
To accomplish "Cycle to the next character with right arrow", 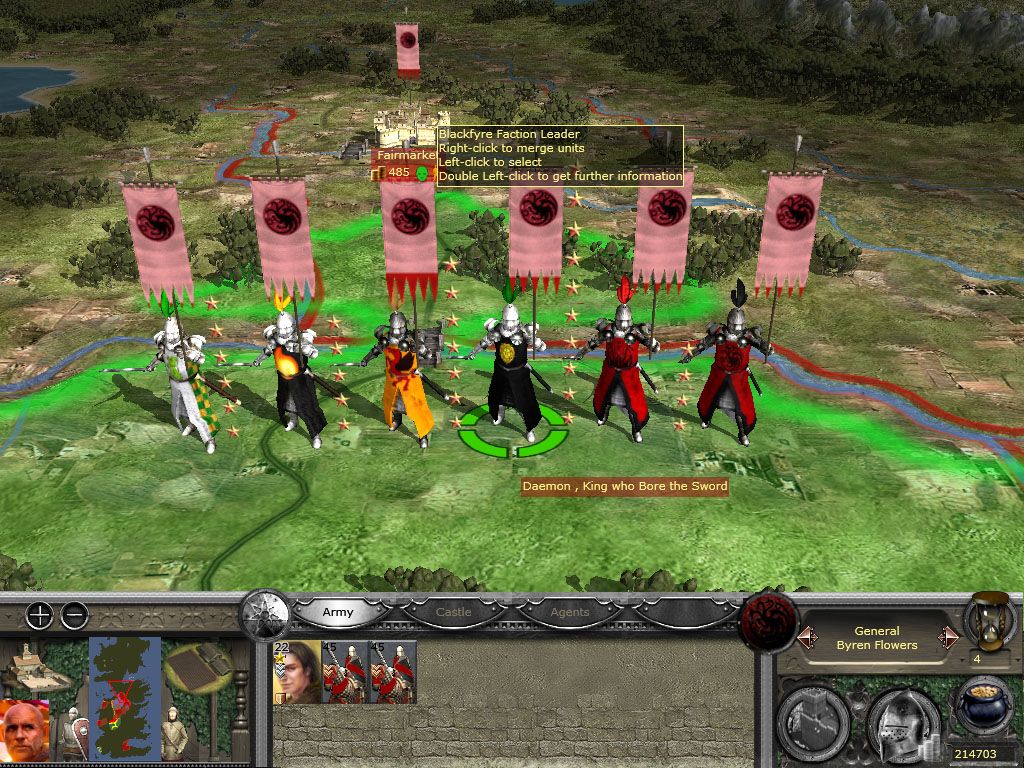I will click(x=949, y=637).
